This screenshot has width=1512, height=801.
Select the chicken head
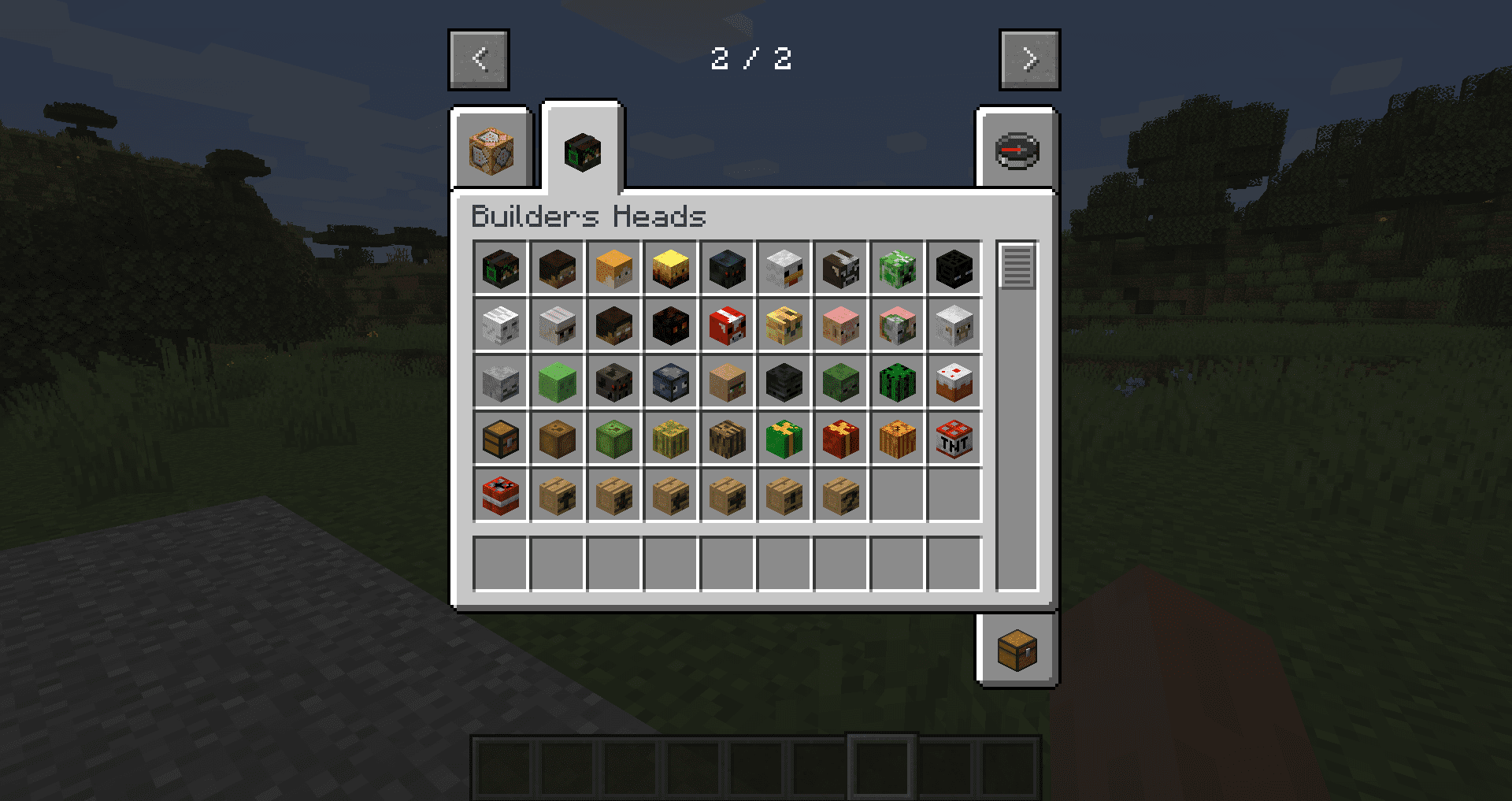tap(784, 269)
